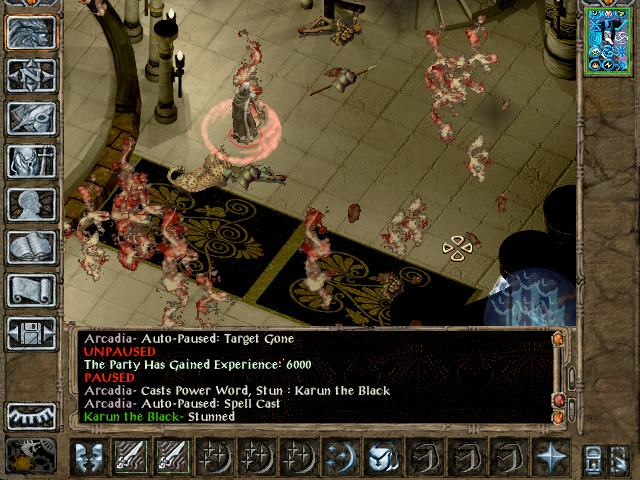Click the rest party eye button
Image resolution: width=640 pixels, height=480 pixels.
[x=32, y=415]
